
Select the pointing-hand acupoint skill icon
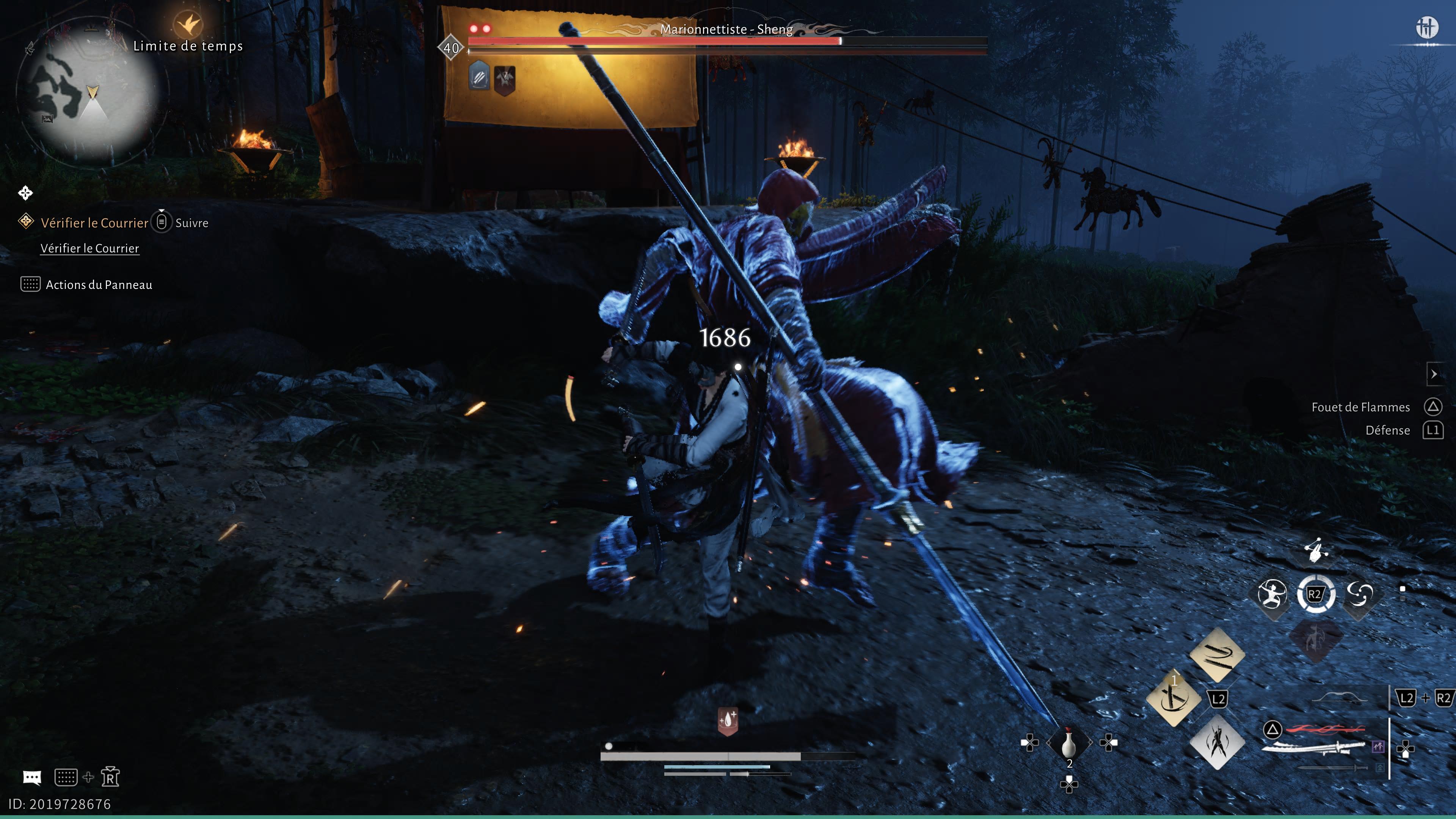point(1316,549)
